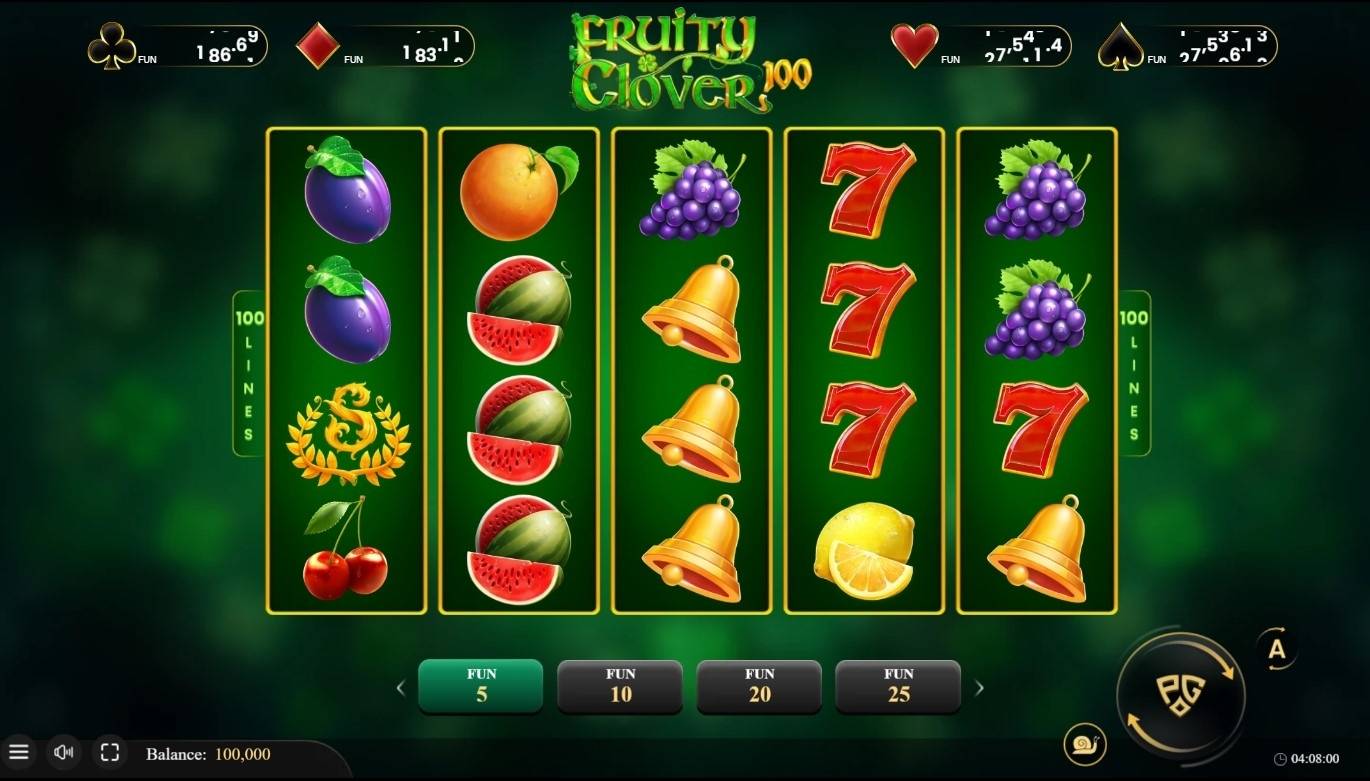Select the FUN 5 bet tab
The height and width of the screenshot is (781, 1370).
(x=480, y=687)
